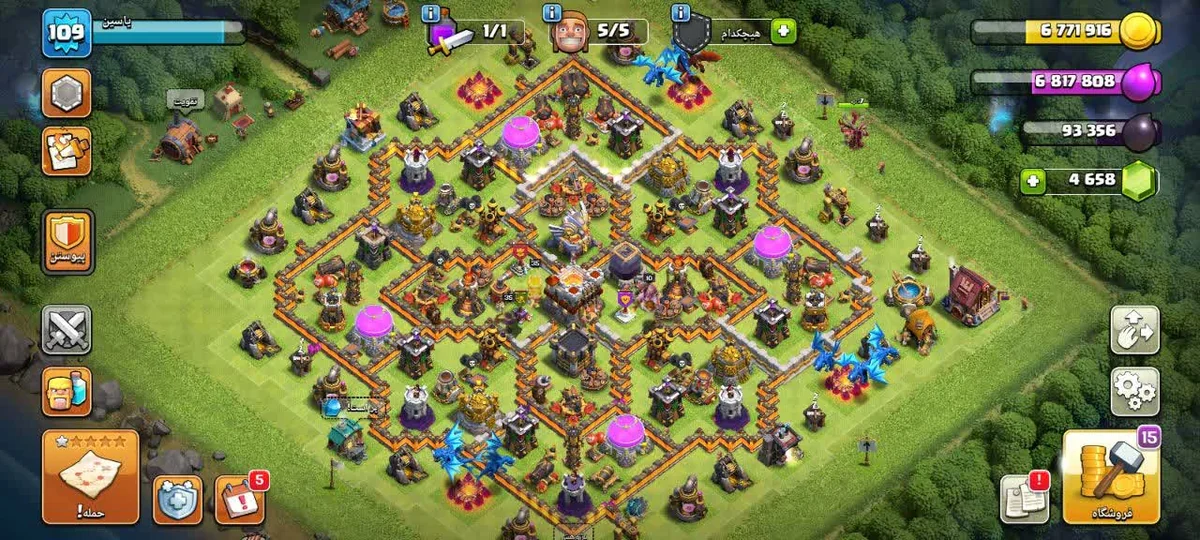Viewport: 1200px width, 540px height.
Task: Open the events calendar with badge 5
Action: pyautogui.click(x=239, y=499)
